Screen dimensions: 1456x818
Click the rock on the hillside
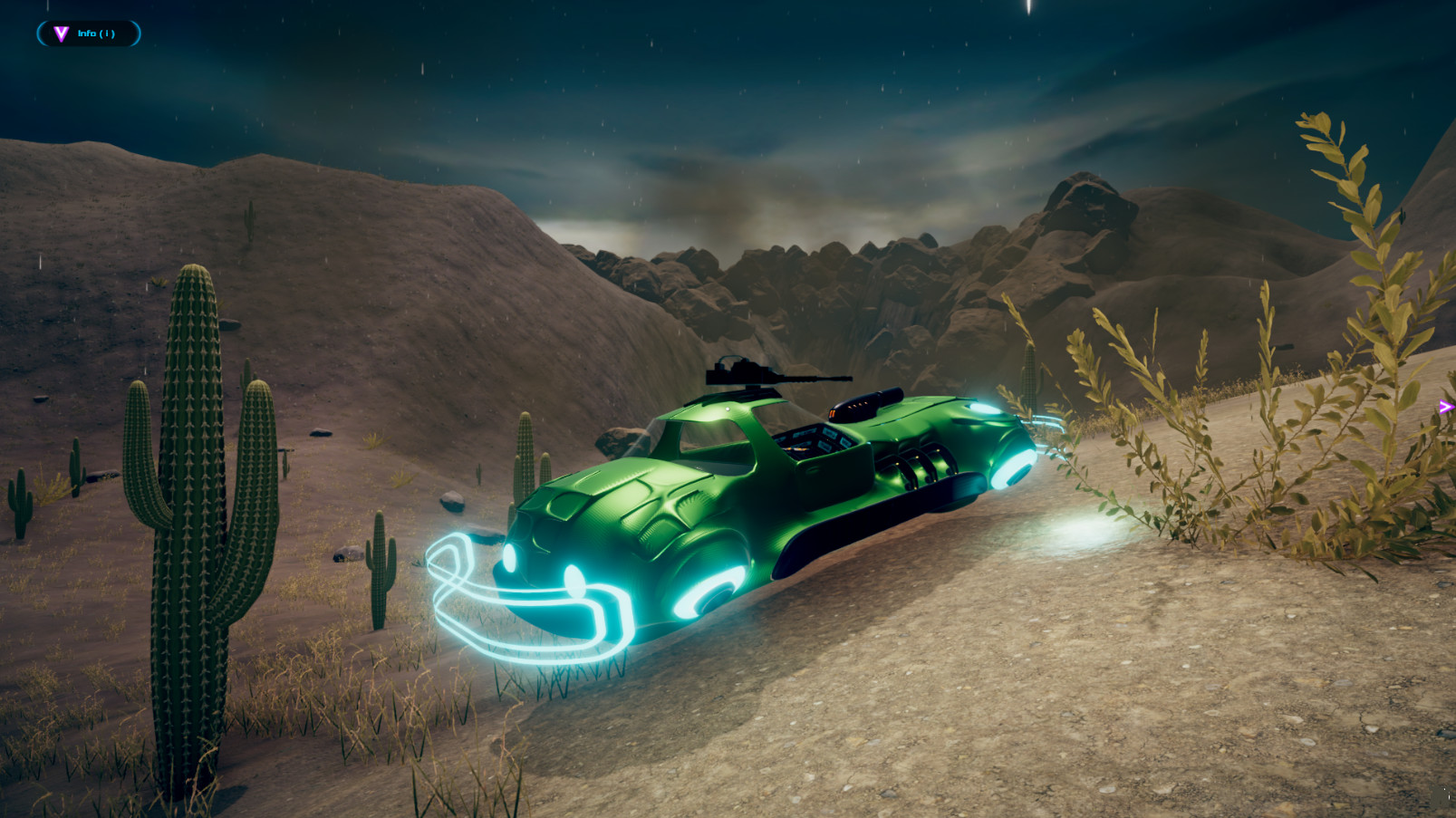tap(450, 503)
